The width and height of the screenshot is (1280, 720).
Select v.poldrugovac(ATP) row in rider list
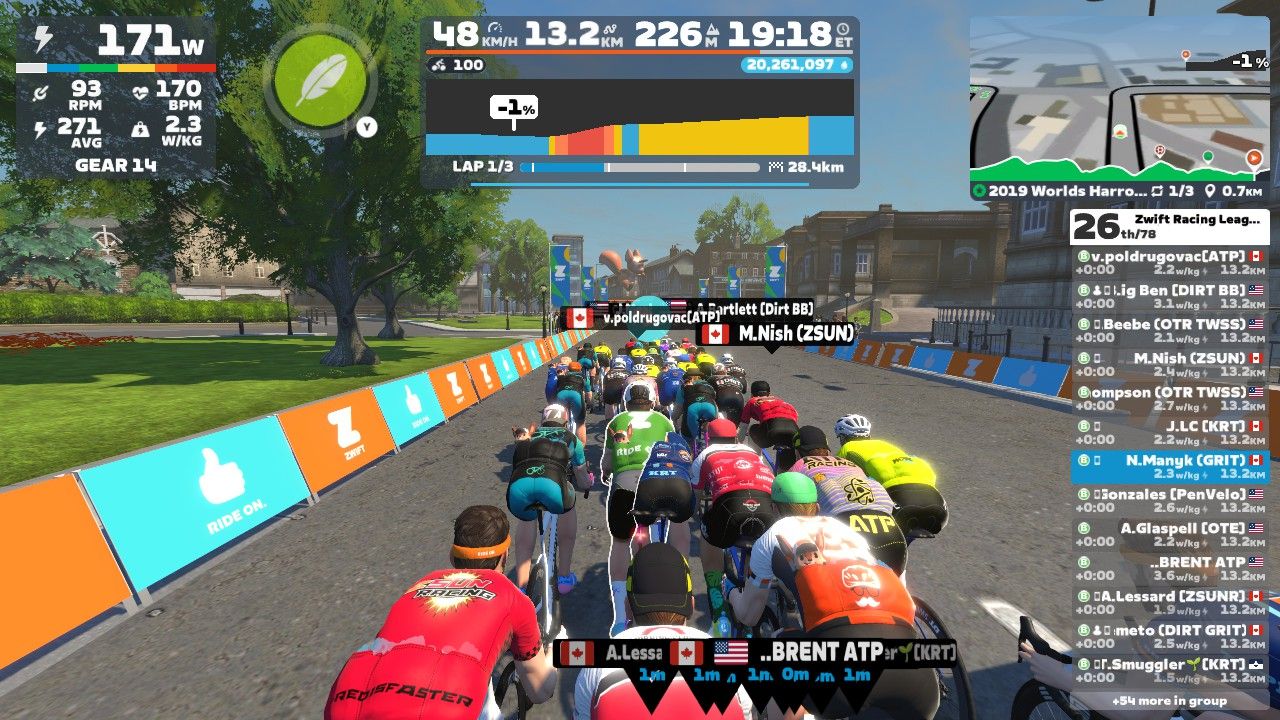click(1168, 262)
